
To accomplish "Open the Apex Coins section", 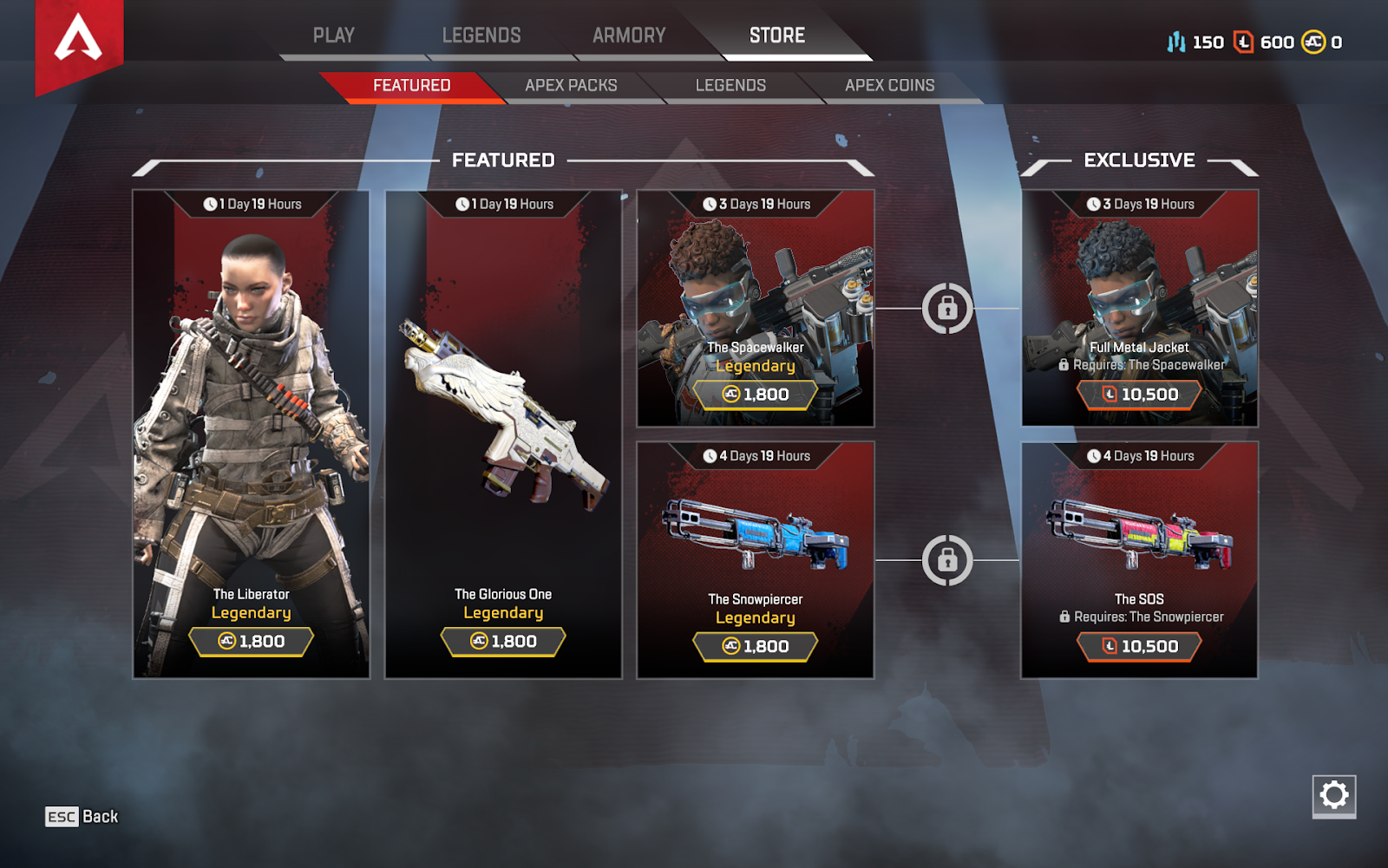I will coord(889,86).
